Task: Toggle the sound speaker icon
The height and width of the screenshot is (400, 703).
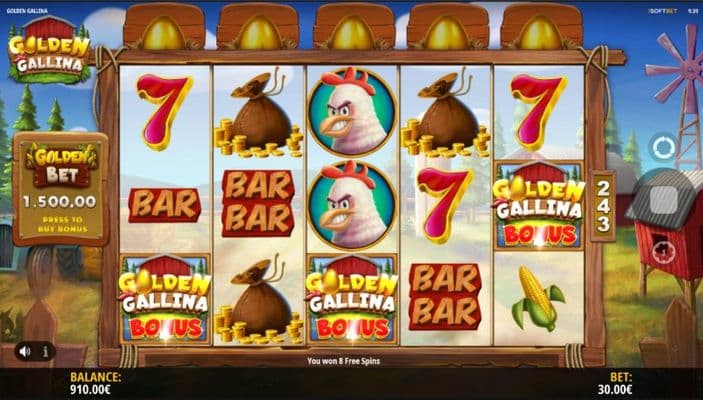Action: click(x=22, y=351)
